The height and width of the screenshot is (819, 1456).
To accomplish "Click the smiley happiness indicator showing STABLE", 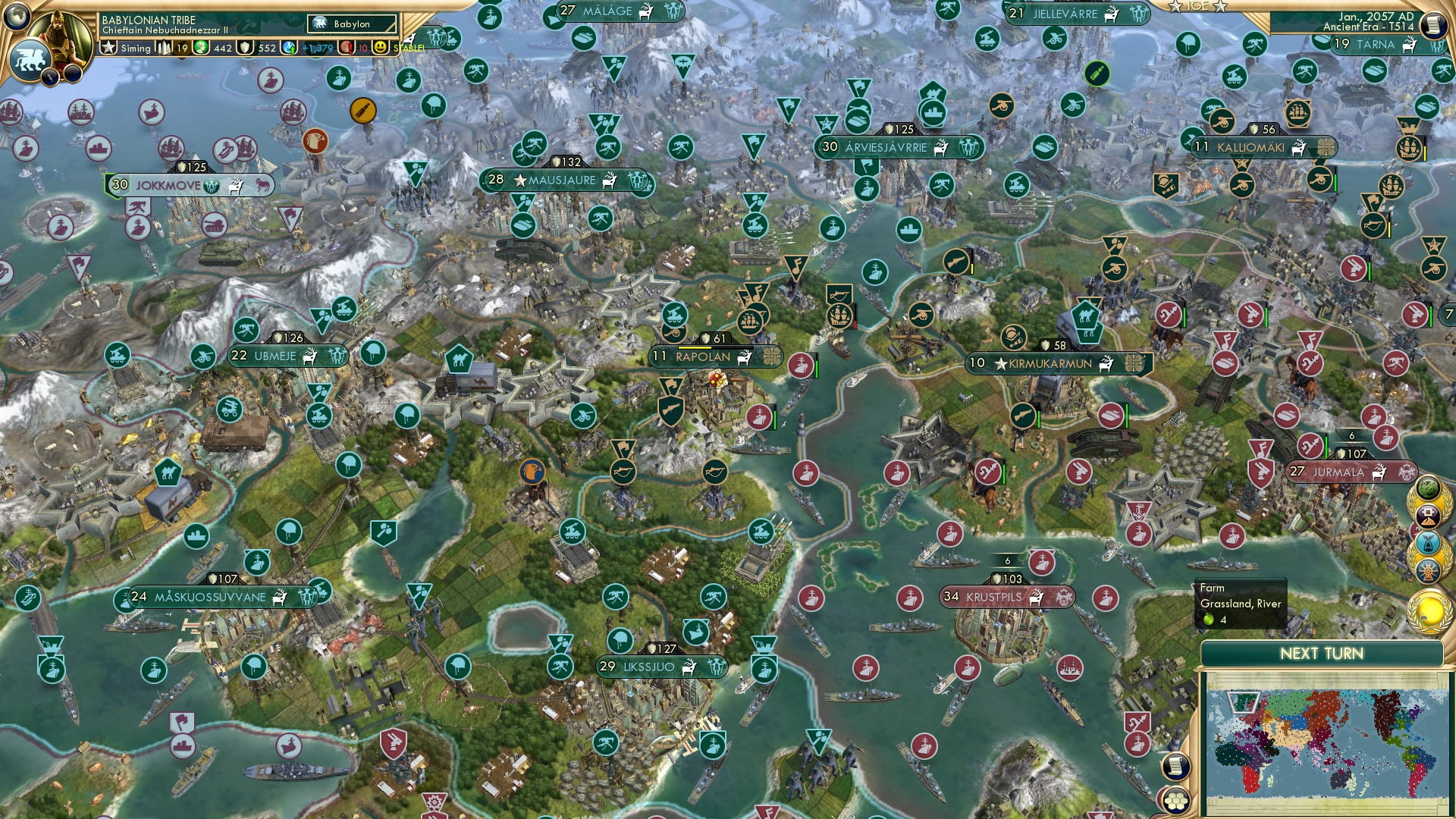I will click(381, 47).
